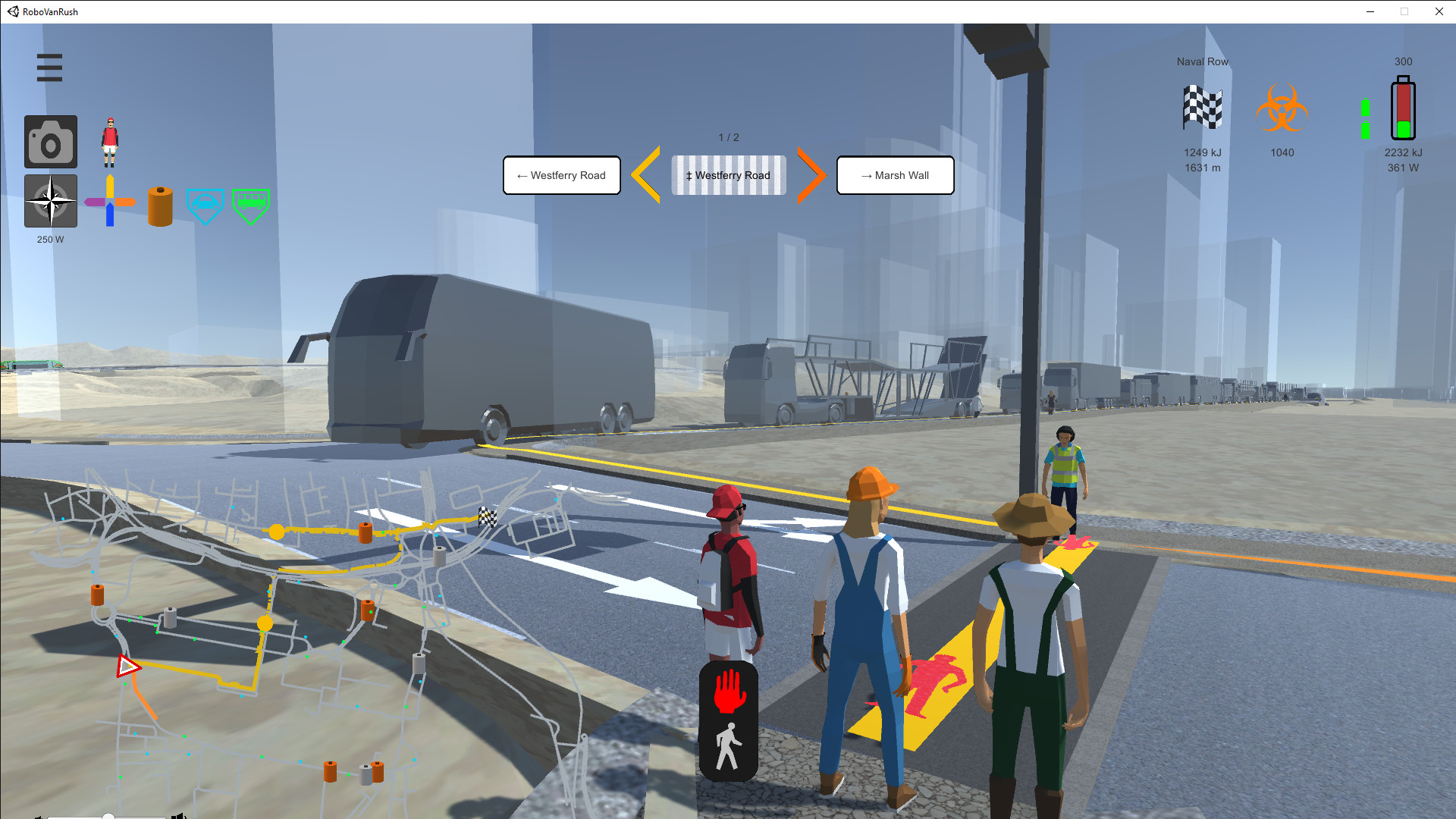Click the checkered finish flag icon above 1249 kJ
Screen dimensions: 1456x819
(1202, 106)
